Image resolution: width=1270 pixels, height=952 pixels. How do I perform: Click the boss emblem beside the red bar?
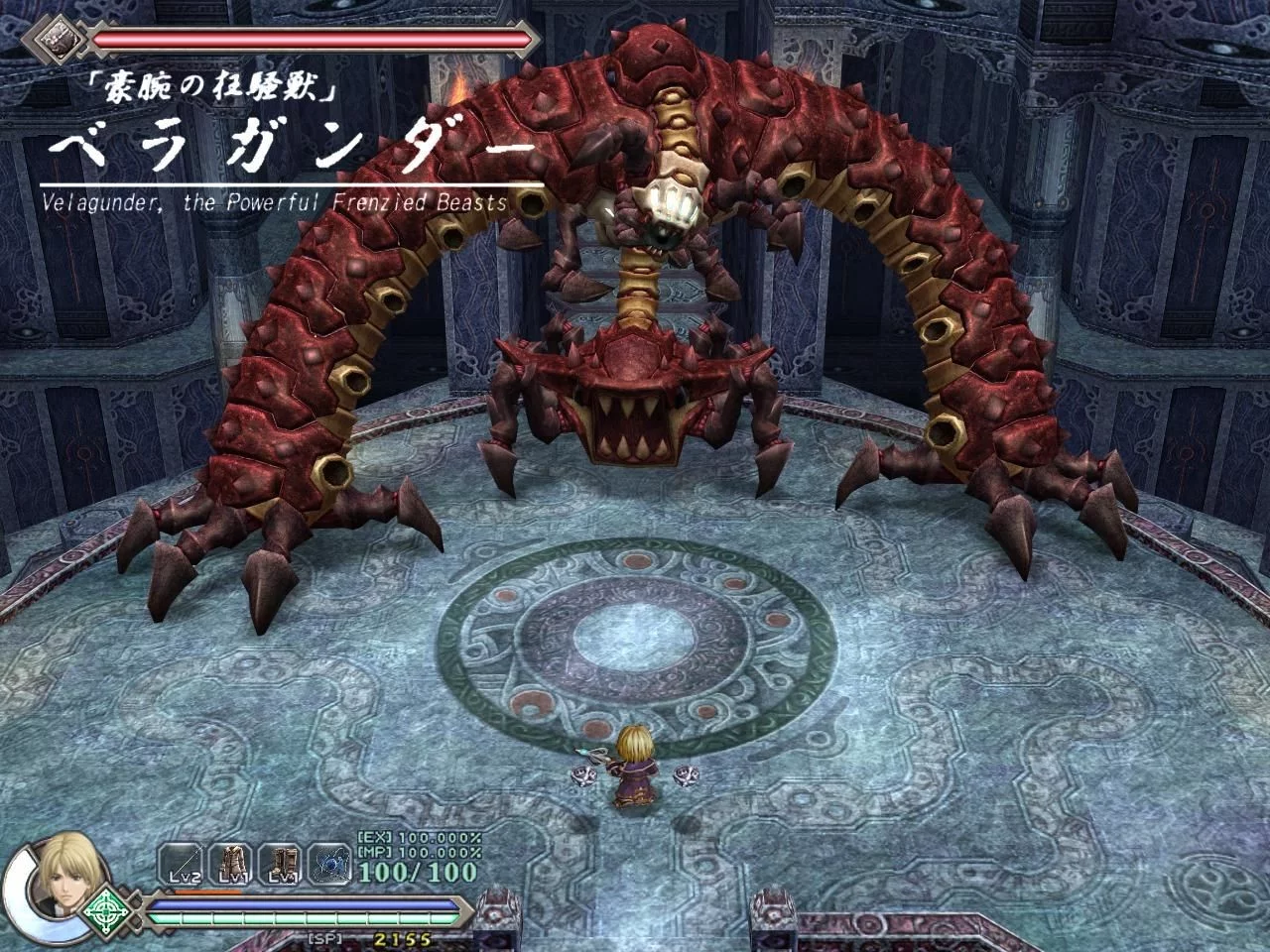[57, 39]
